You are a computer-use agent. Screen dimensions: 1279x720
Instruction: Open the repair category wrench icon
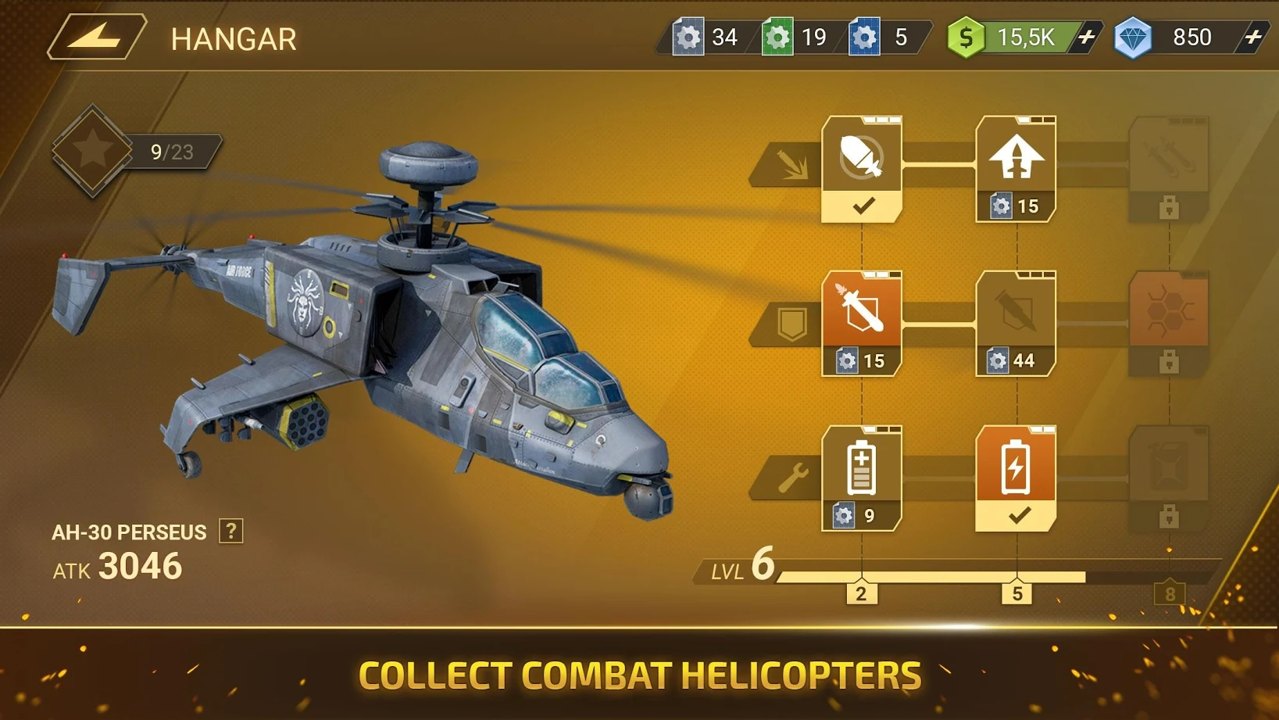791,478
